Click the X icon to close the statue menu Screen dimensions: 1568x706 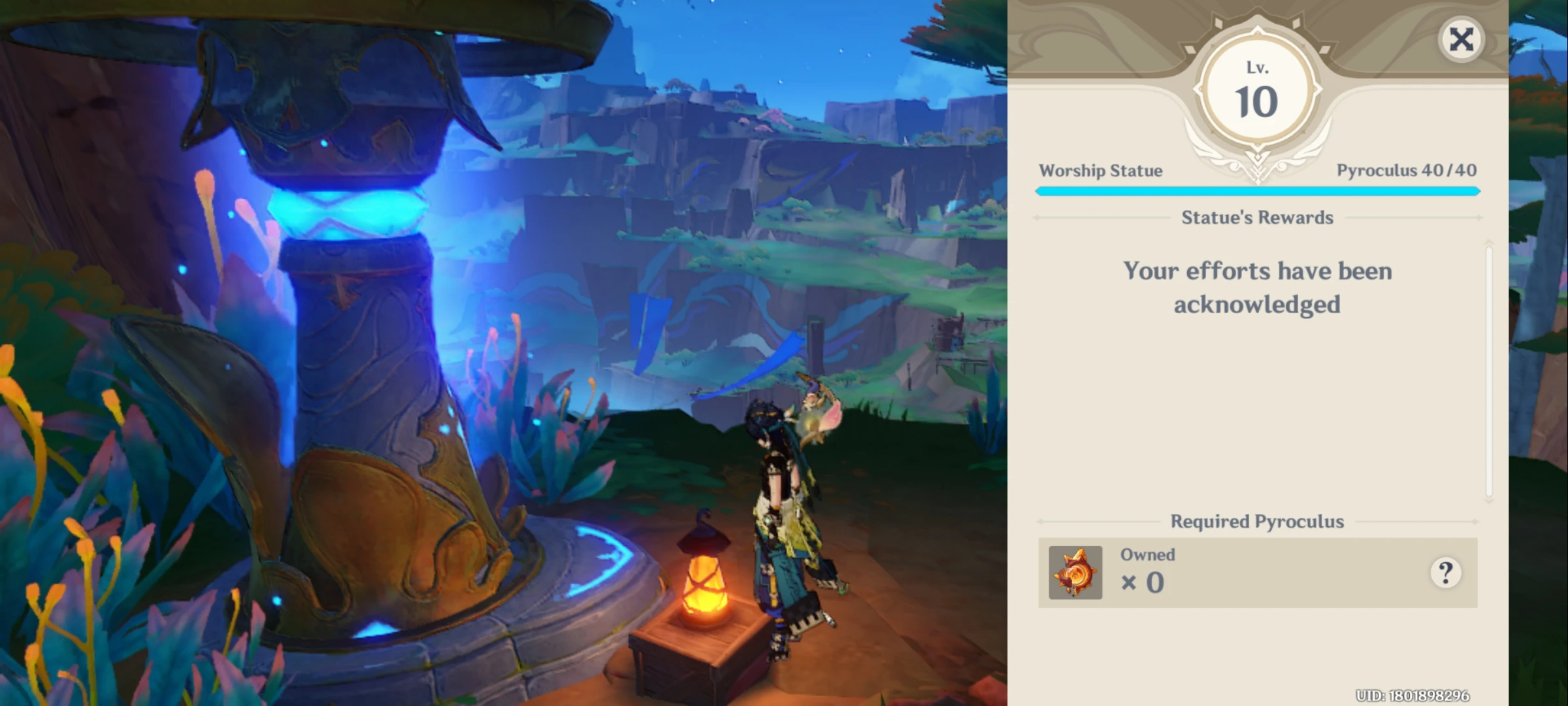coord(1462,41)
